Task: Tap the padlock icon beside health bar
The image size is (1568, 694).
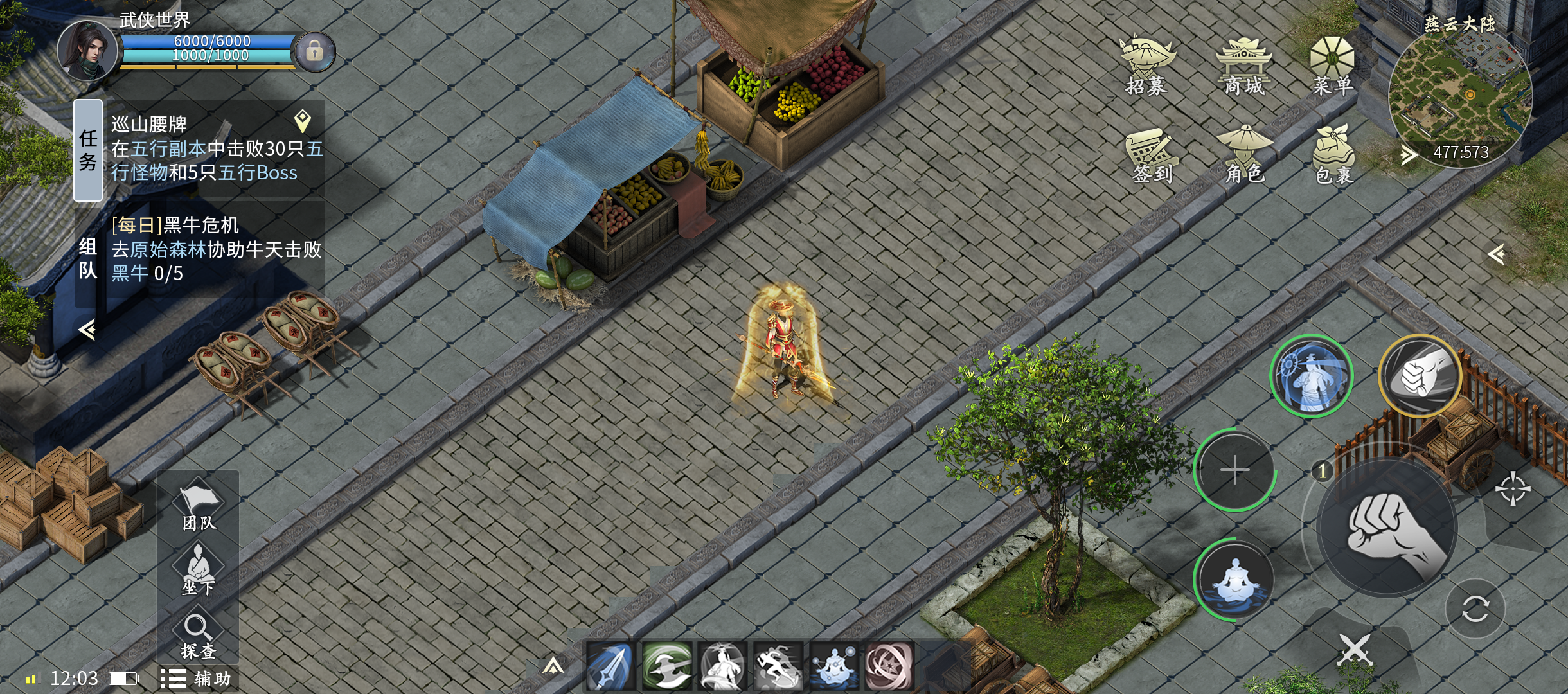Action: click(x=314, y=51)
